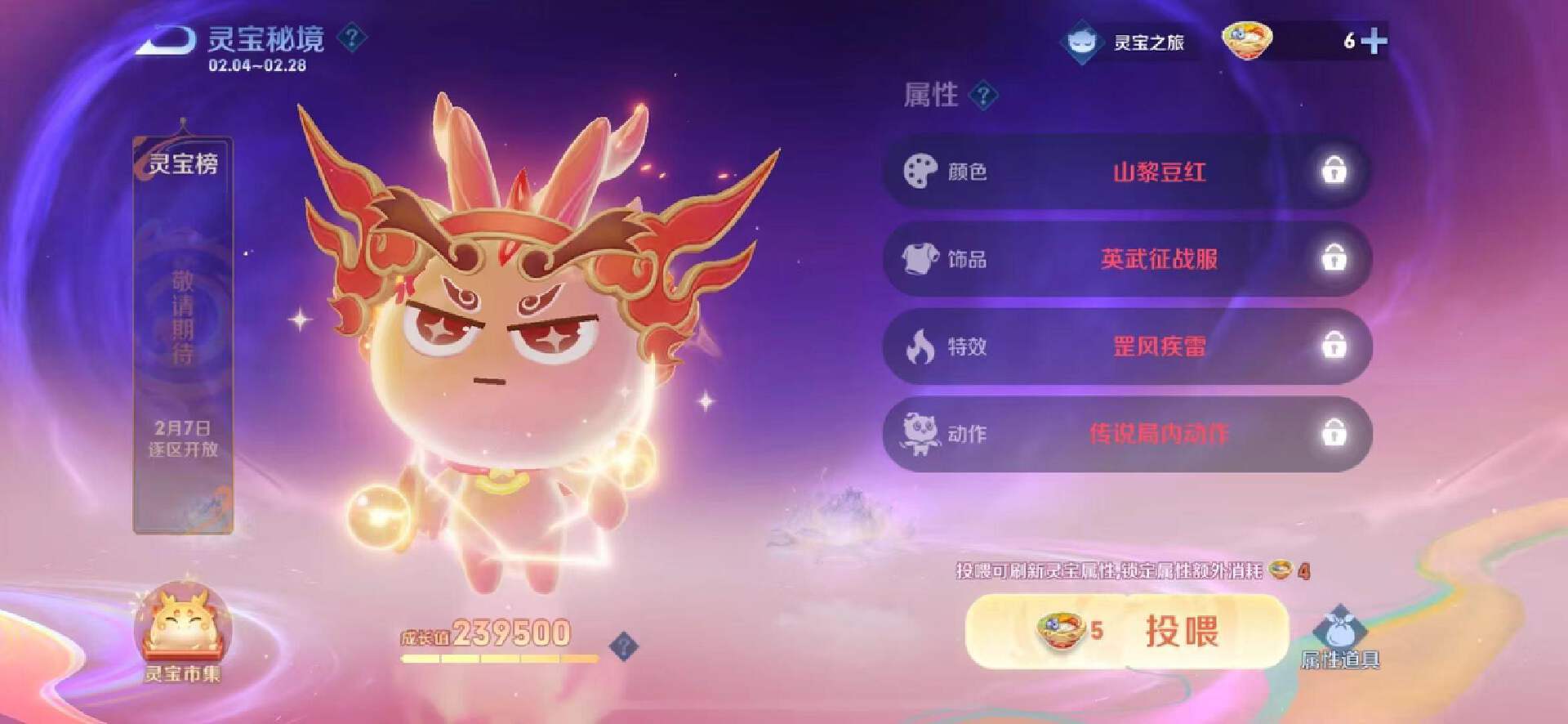This screenshot has height=724, width=1568.
Task: Open the 灵宝市集 market
Action: pos(183,635)
